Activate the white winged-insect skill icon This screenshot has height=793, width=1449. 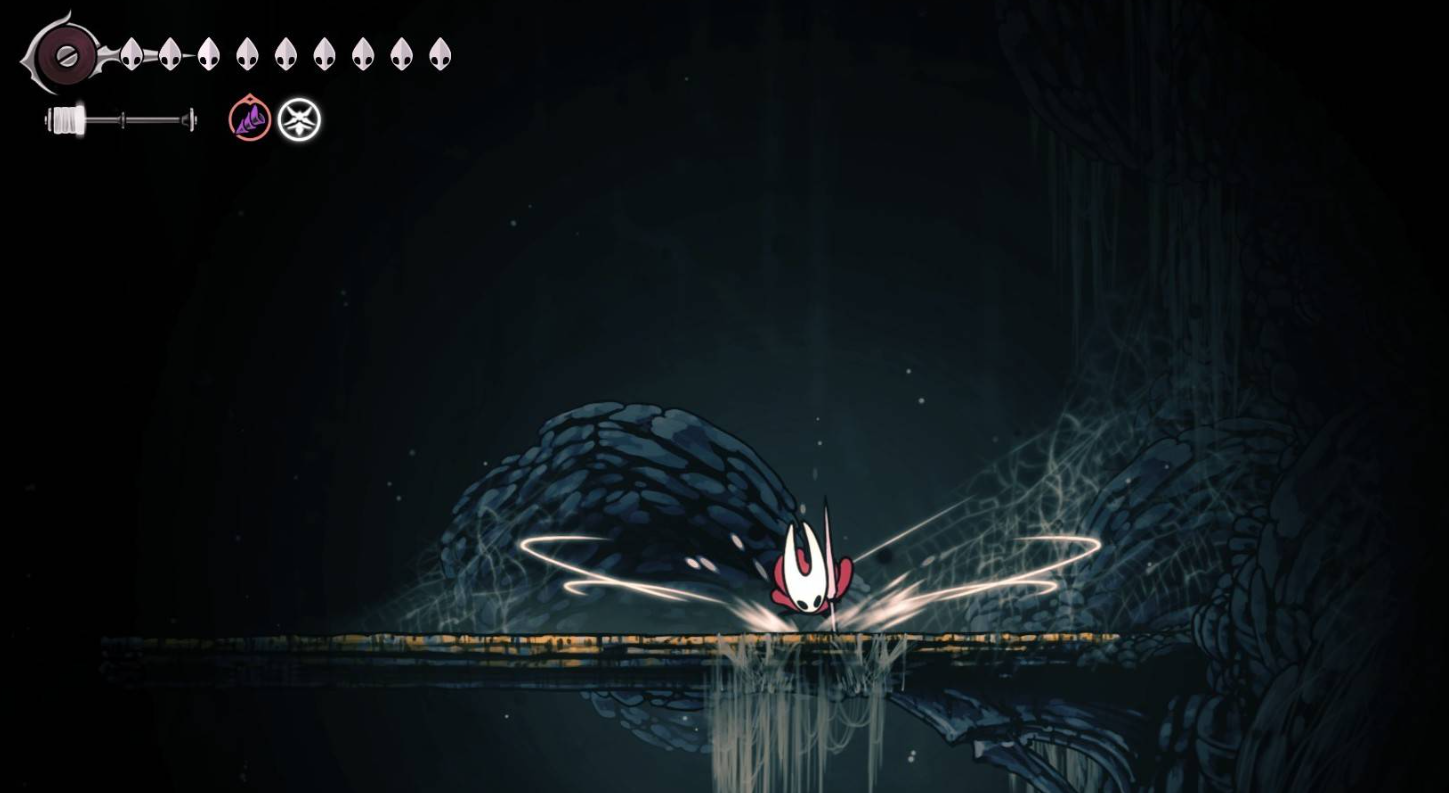(299, 120)
